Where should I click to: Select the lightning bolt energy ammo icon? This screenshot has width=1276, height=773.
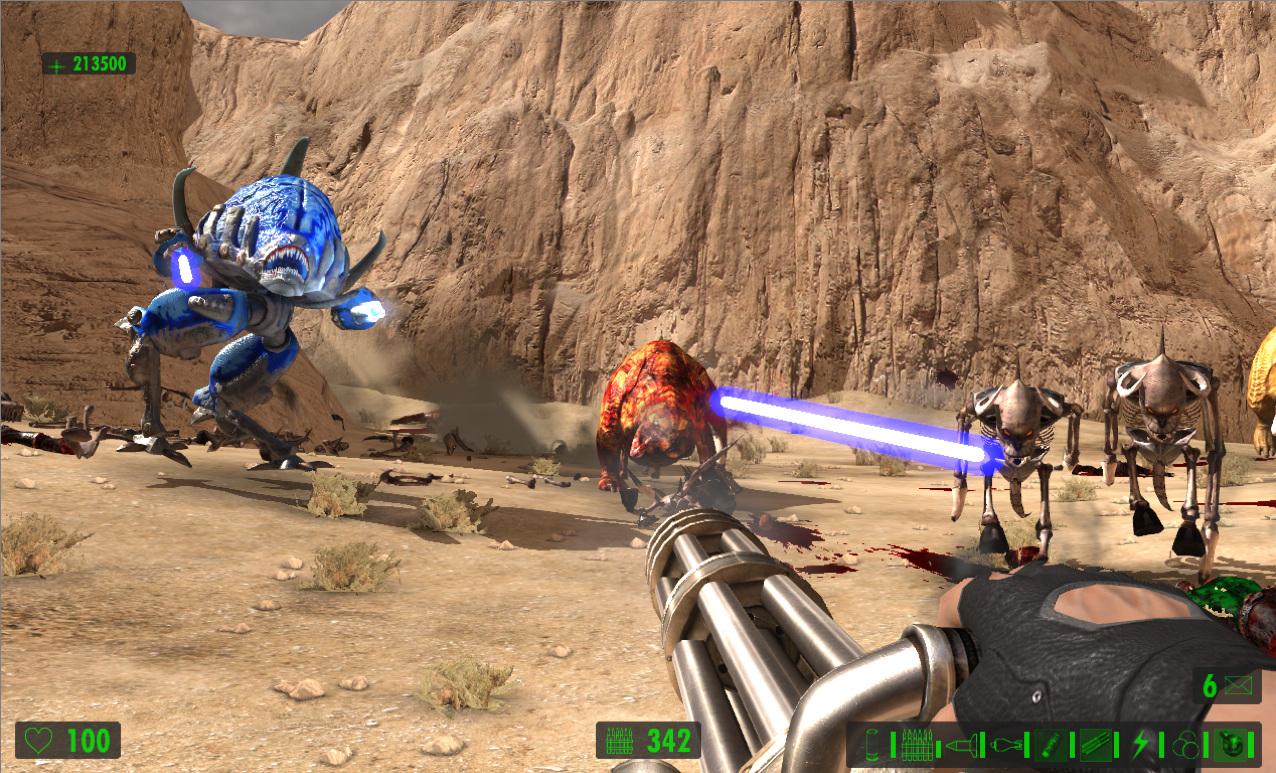(x=1141, y=745)
